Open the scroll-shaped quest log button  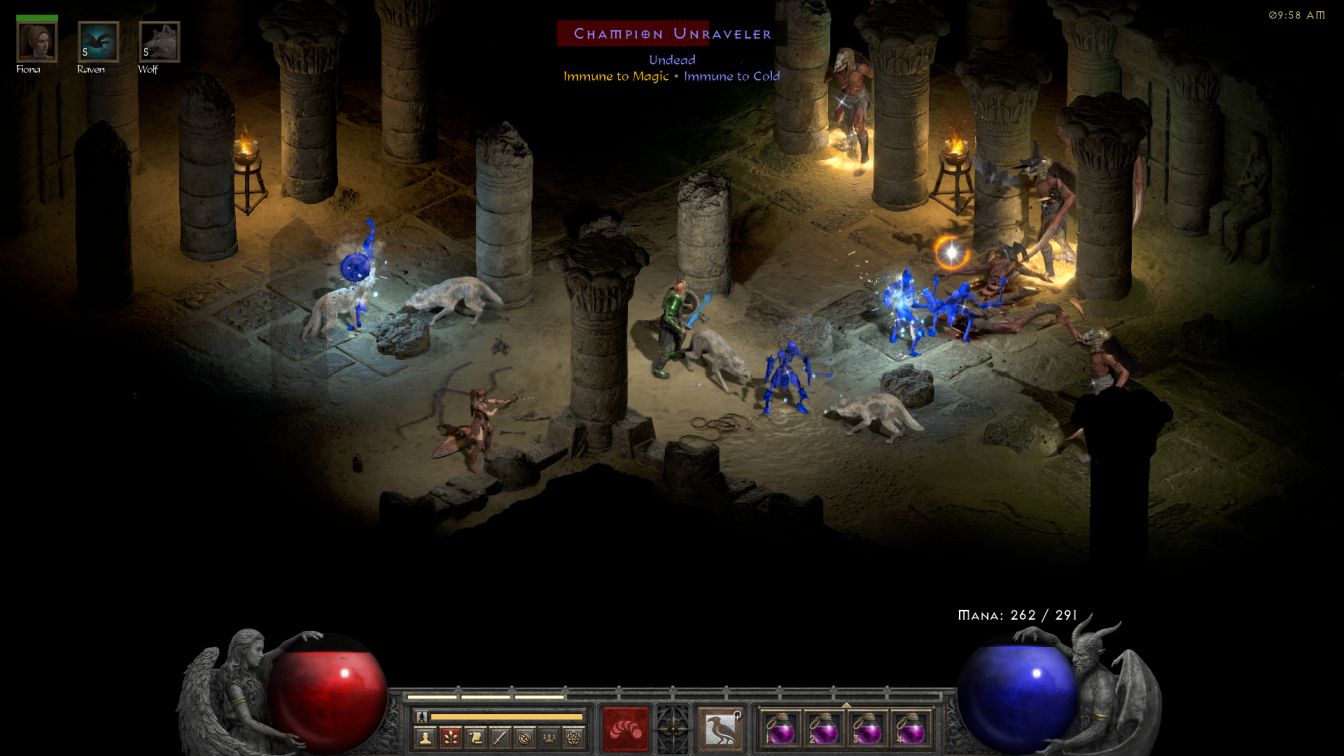[x=474, y=738]
